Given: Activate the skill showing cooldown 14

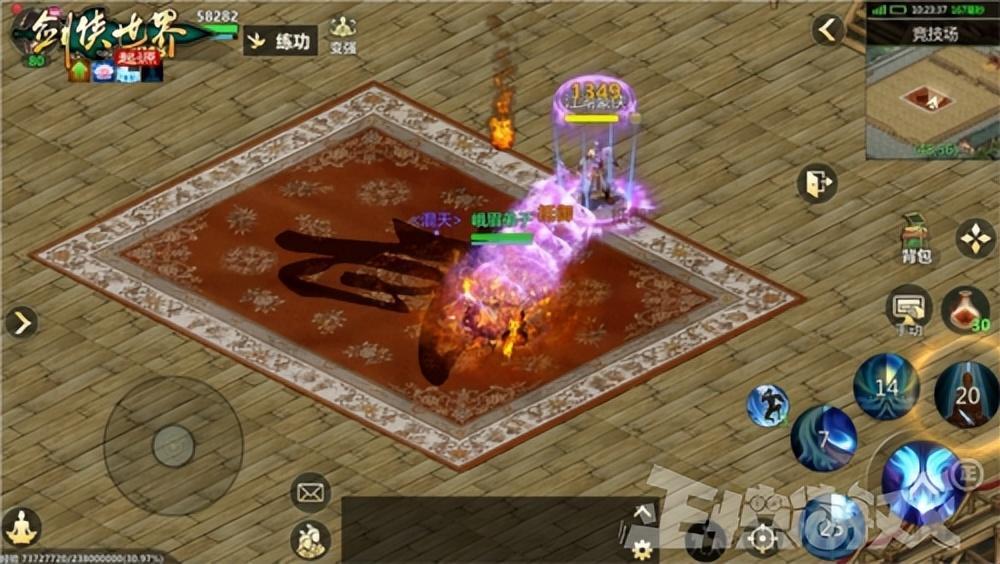Looking at the screenshot, I should point(886,386).
